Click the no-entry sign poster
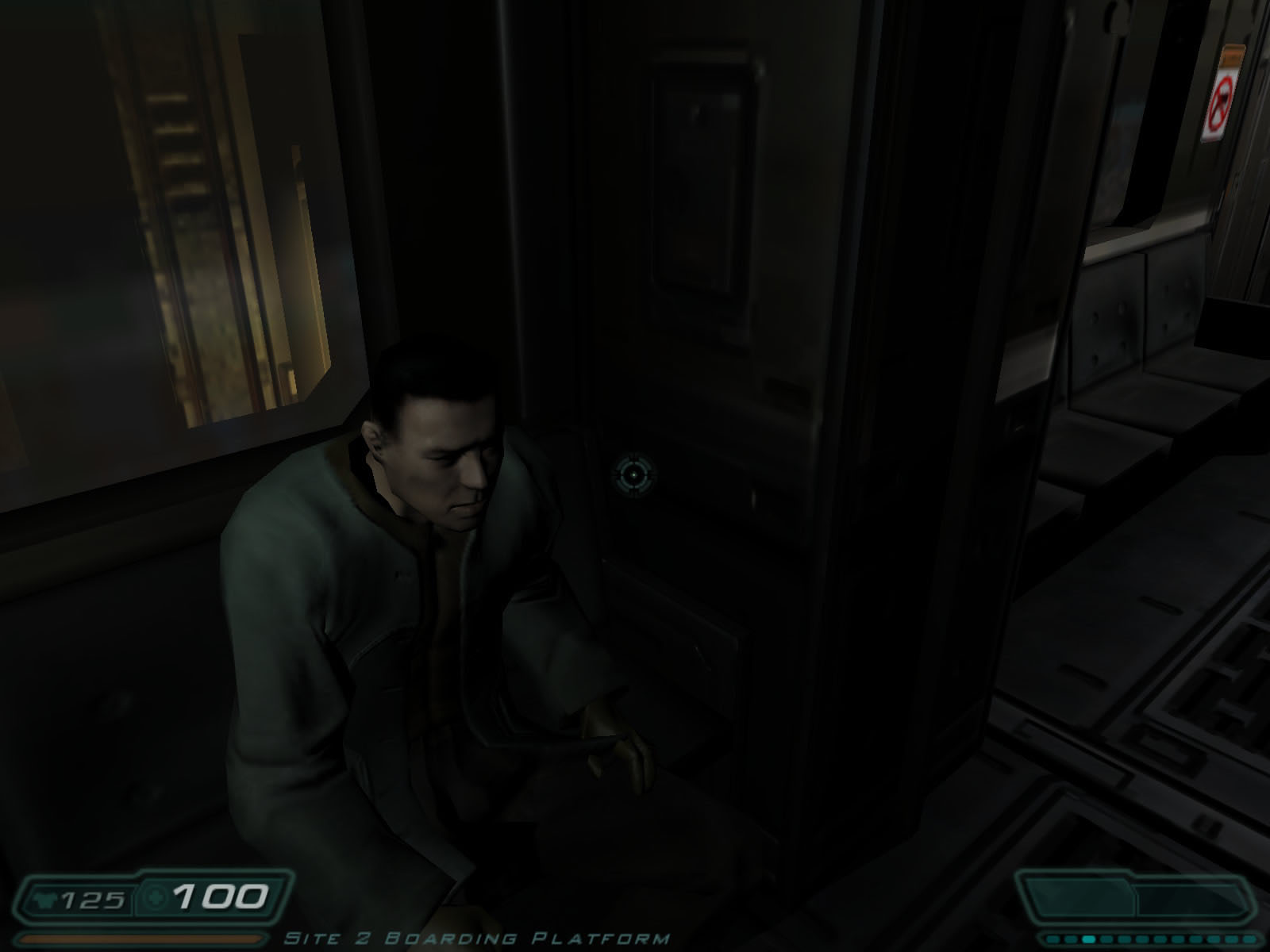This screenshot has height=952, width=1270. [x=1219, y=99]
